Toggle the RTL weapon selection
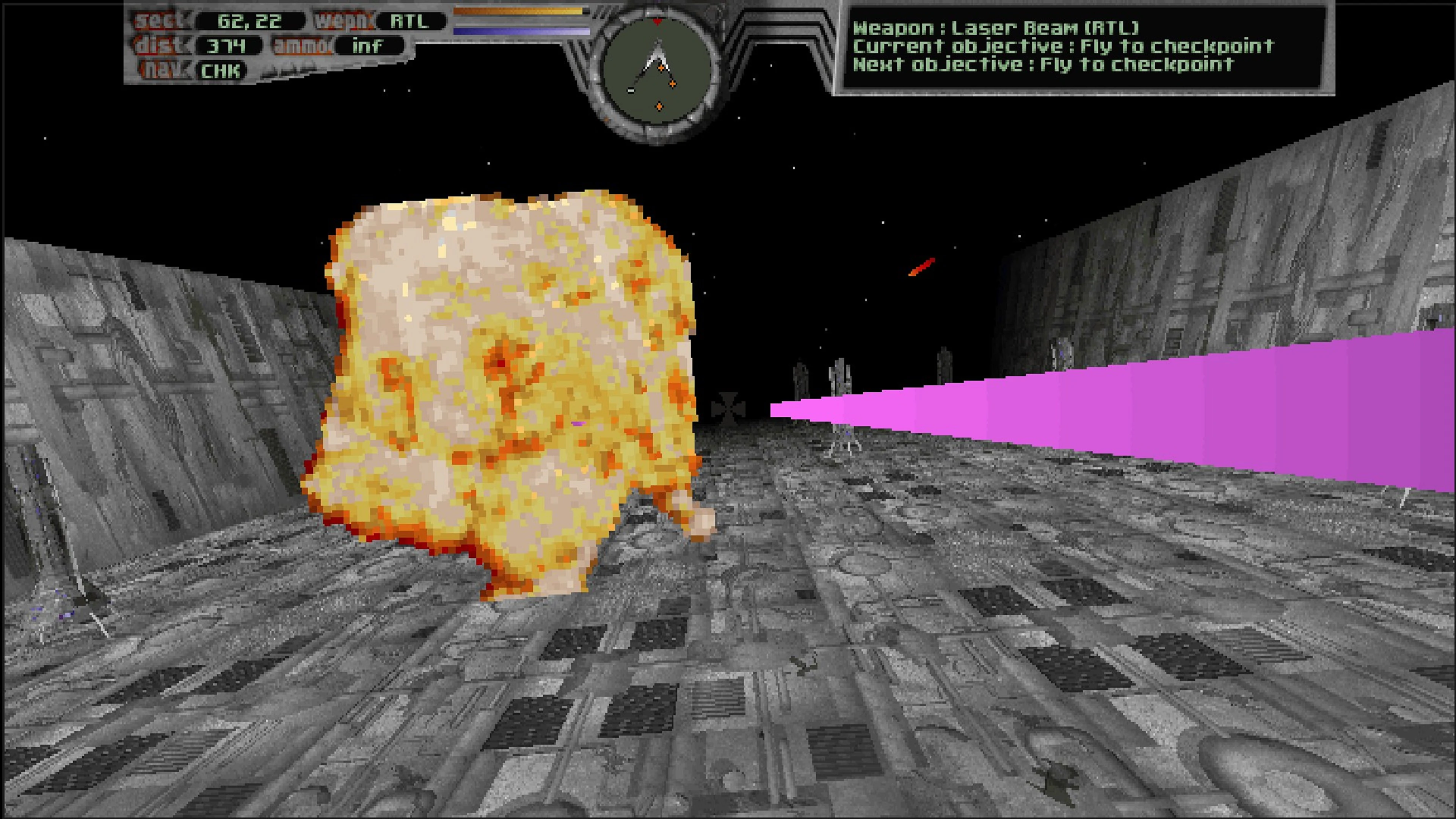Viewport: 1456px width, 819px height. [410, 22]
